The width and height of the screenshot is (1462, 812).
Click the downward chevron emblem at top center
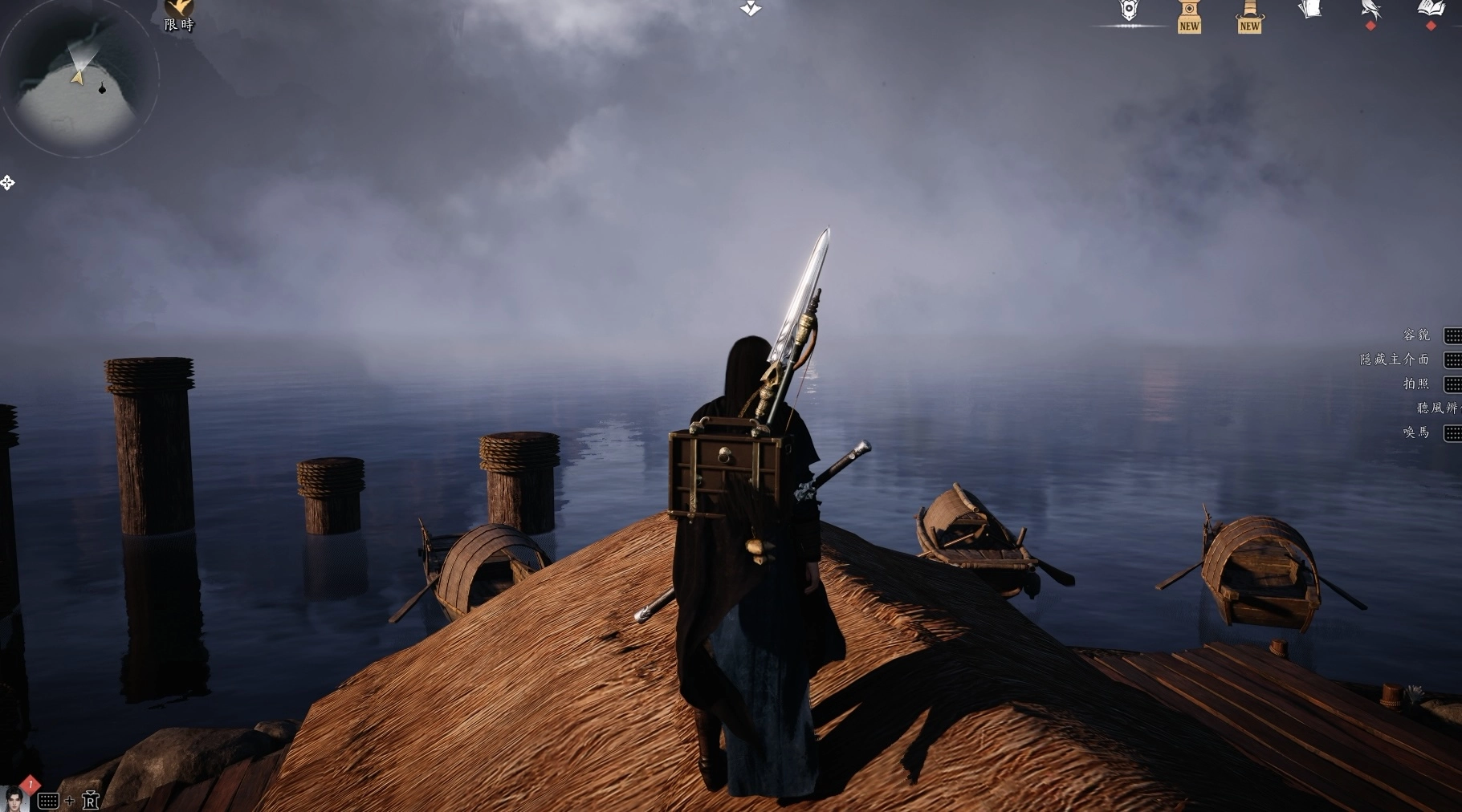(x=751, y=8)
